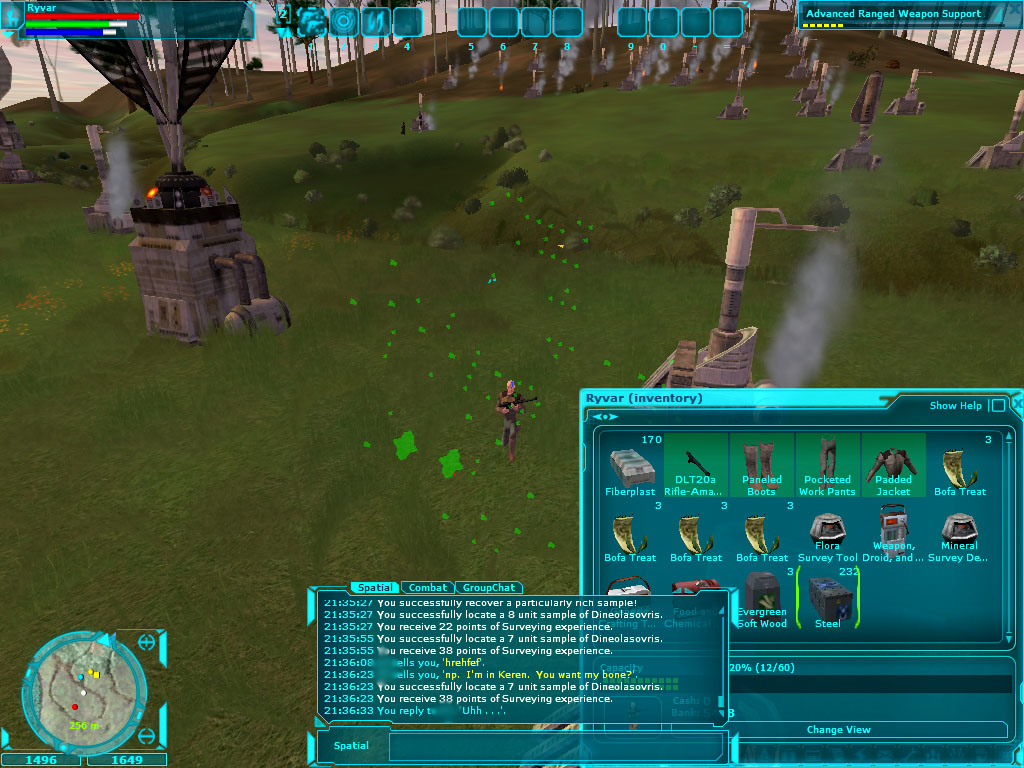Screen dimensions: 1024x768
Task: Toggle the Show Help checkbox
Action: 997,406
